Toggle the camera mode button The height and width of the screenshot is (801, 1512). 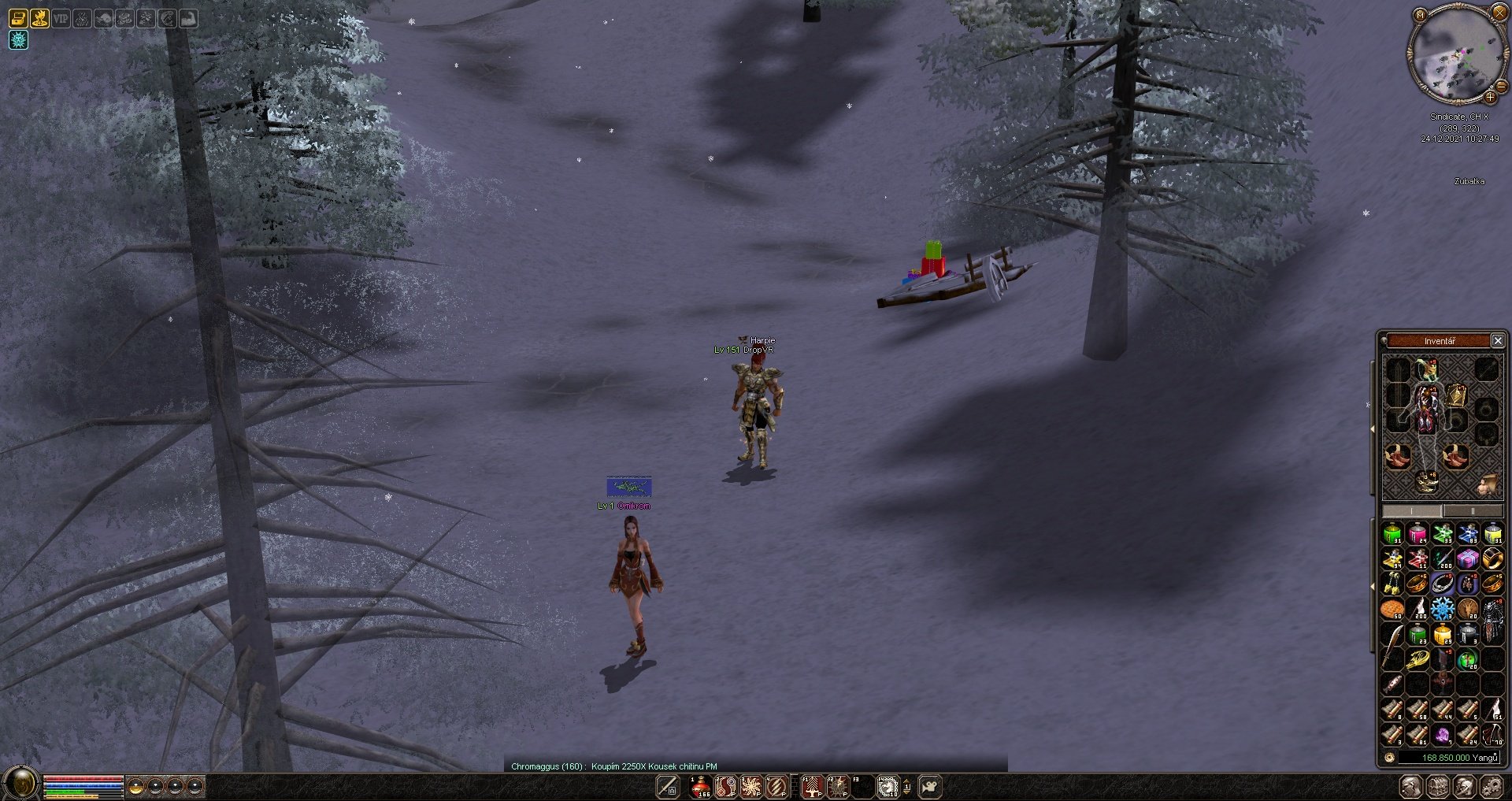pos(930,786)
